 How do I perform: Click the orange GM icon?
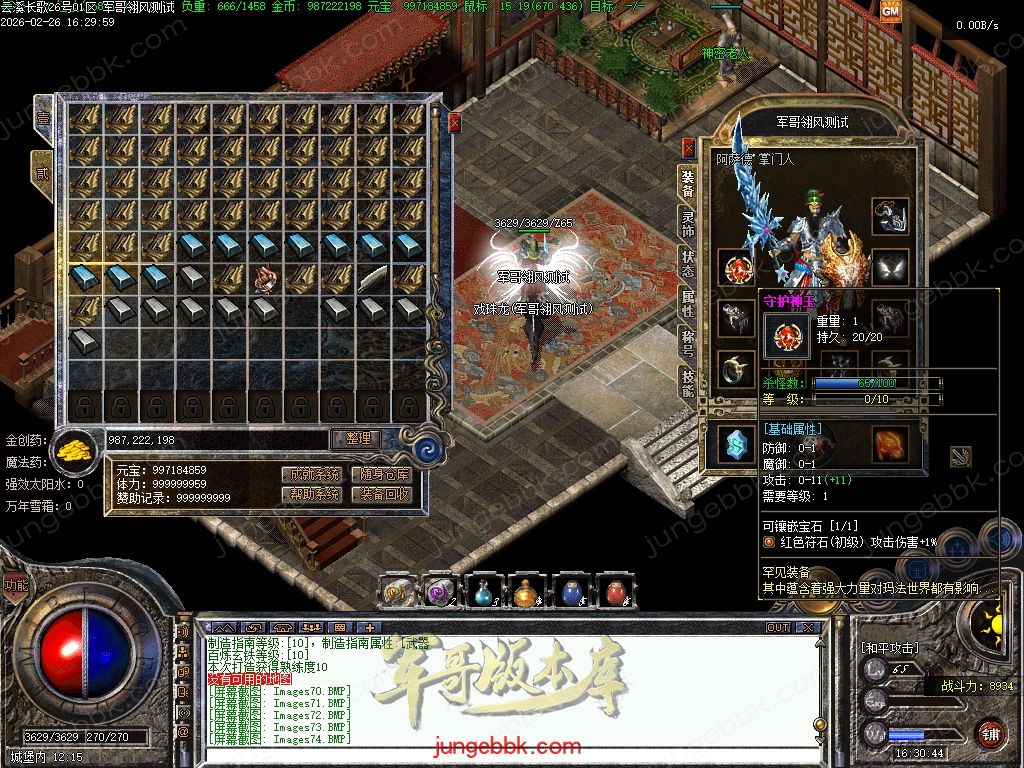pos(890,11)
